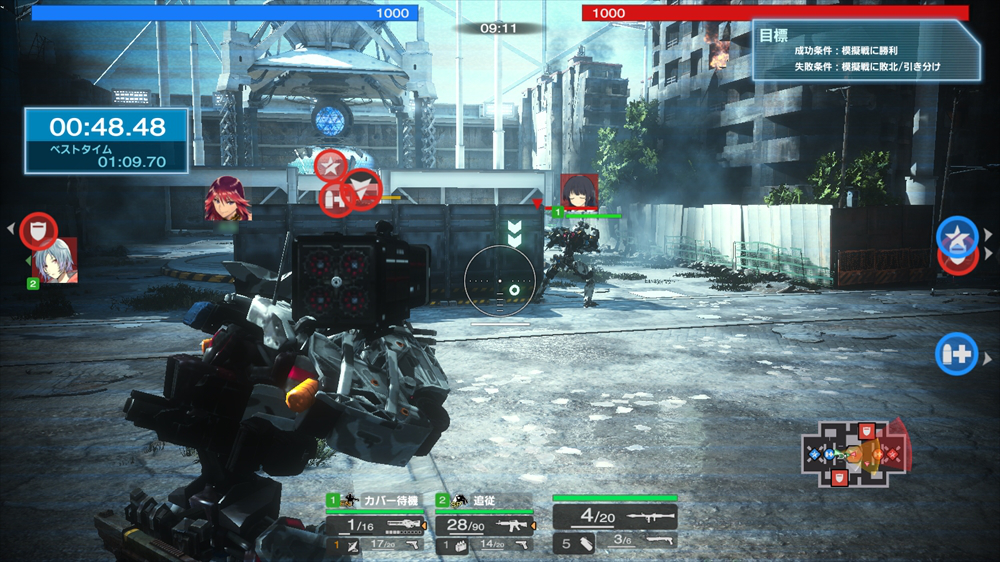1000x562 pixels.
Task: Select squad 1's 1/16 sniper rifle slot
Action: pos(375,525)
